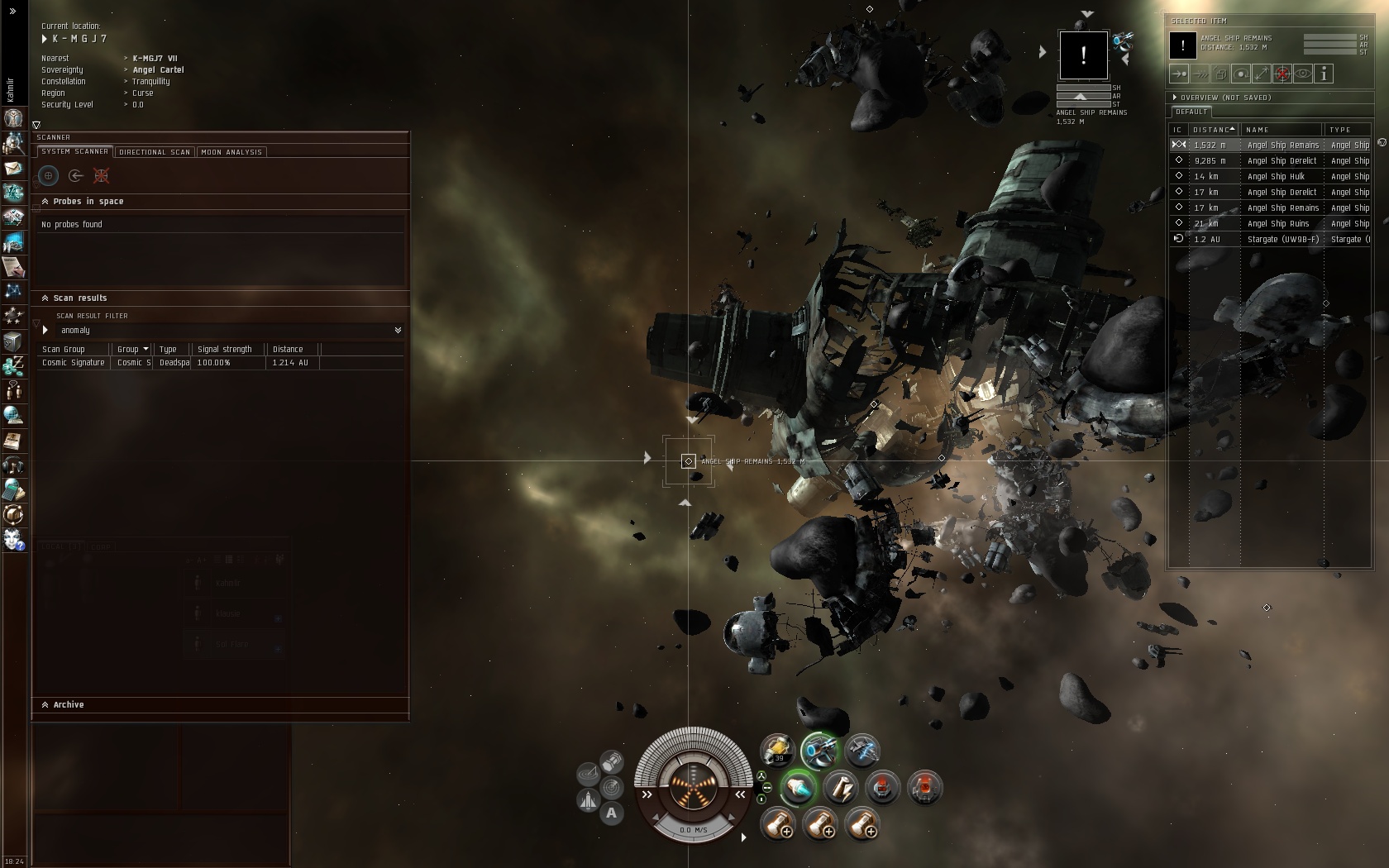Viewport: 1389px width, 868px height.
Task: Collapse the Probes in space section
Action: (x=45, y=202)
